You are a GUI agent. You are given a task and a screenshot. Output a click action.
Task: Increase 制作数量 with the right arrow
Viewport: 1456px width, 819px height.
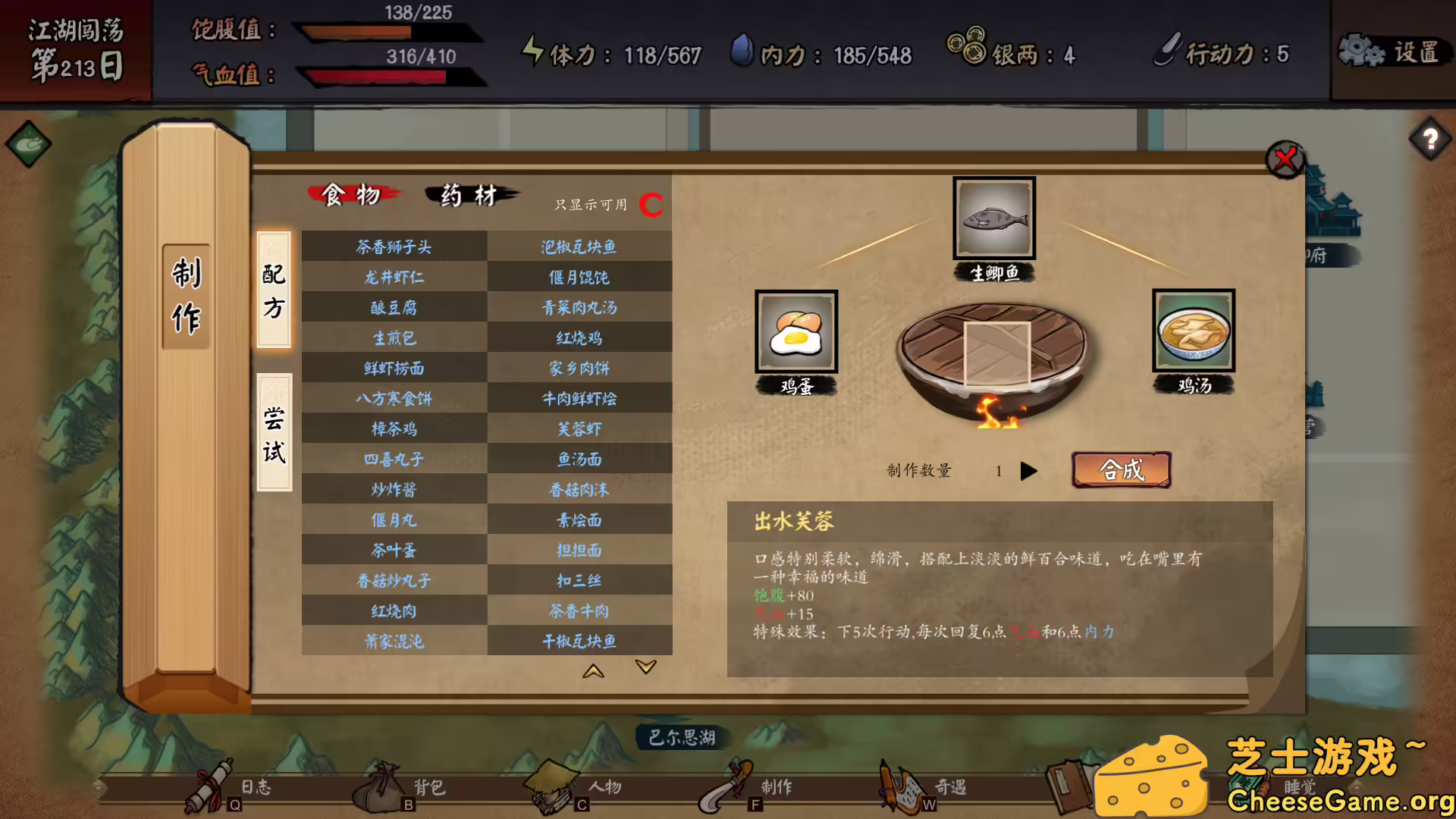[1029, 471]
